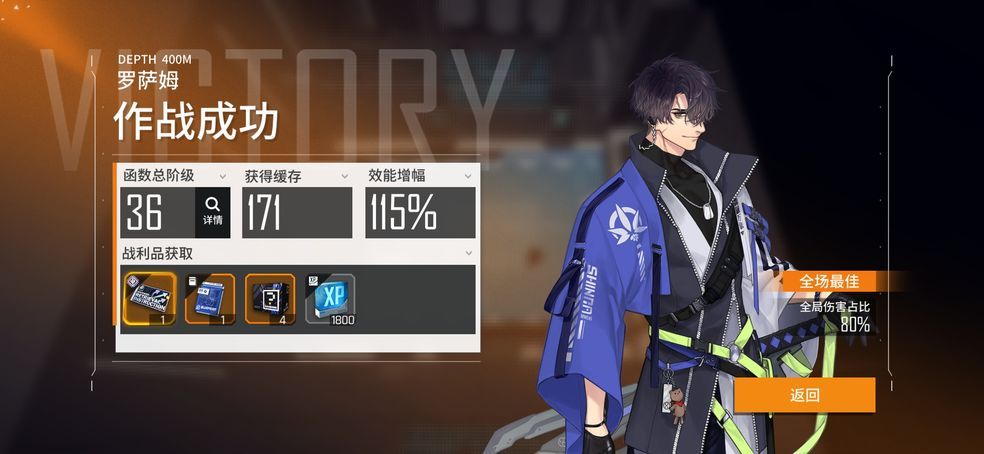984x454 pixels.
Task: Open the 详情 details magnifier button
Action: [212, 211]
